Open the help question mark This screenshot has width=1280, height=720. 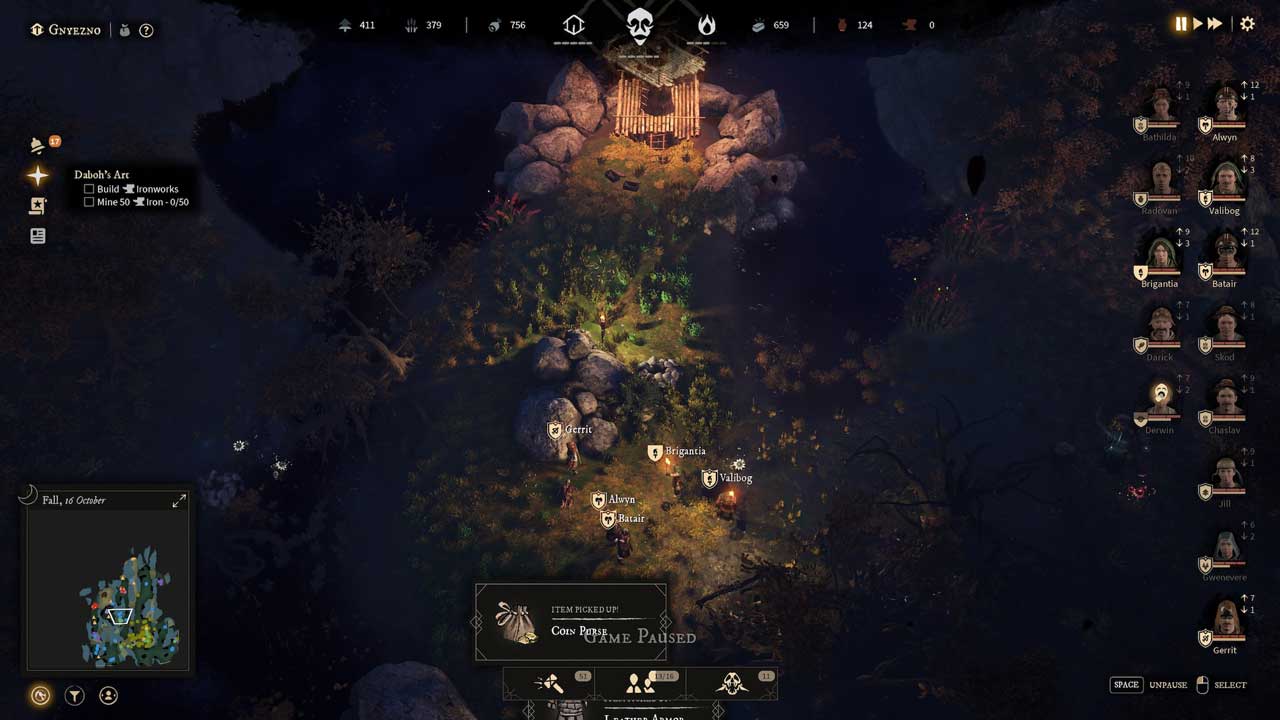pos(146,30)
